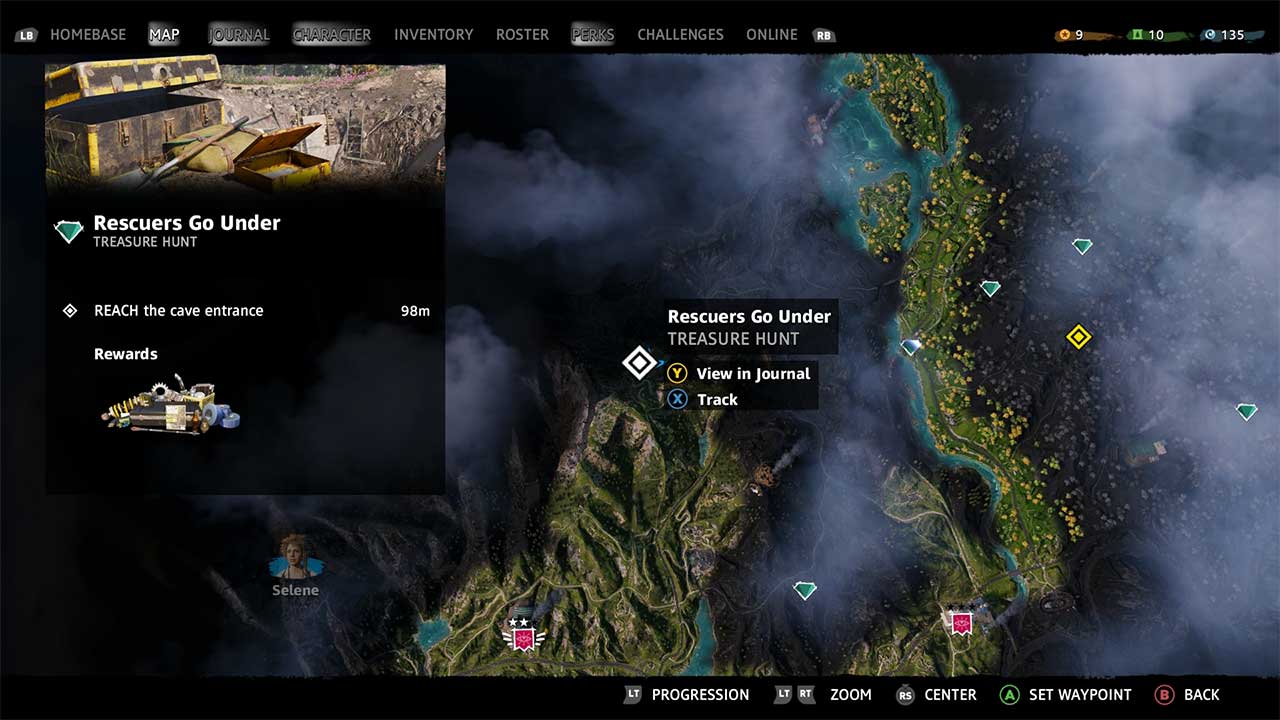Click the gold coins currency icon in the header
Screen dimensions: 1280x720
tap(1063, 33)
